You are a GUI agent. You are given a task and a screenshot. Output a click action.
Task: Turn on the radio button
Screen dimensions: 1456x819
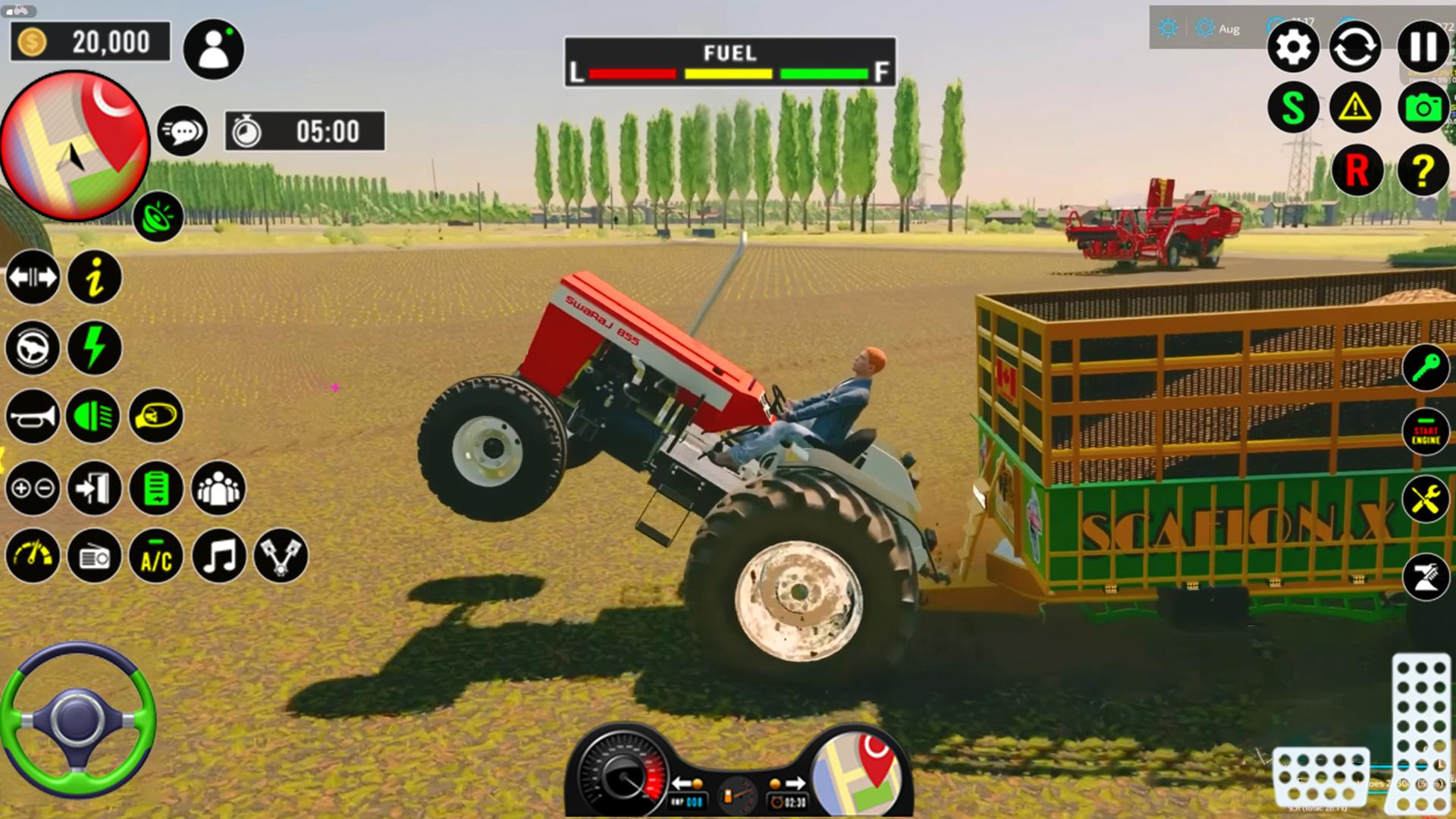coord(94,557)
